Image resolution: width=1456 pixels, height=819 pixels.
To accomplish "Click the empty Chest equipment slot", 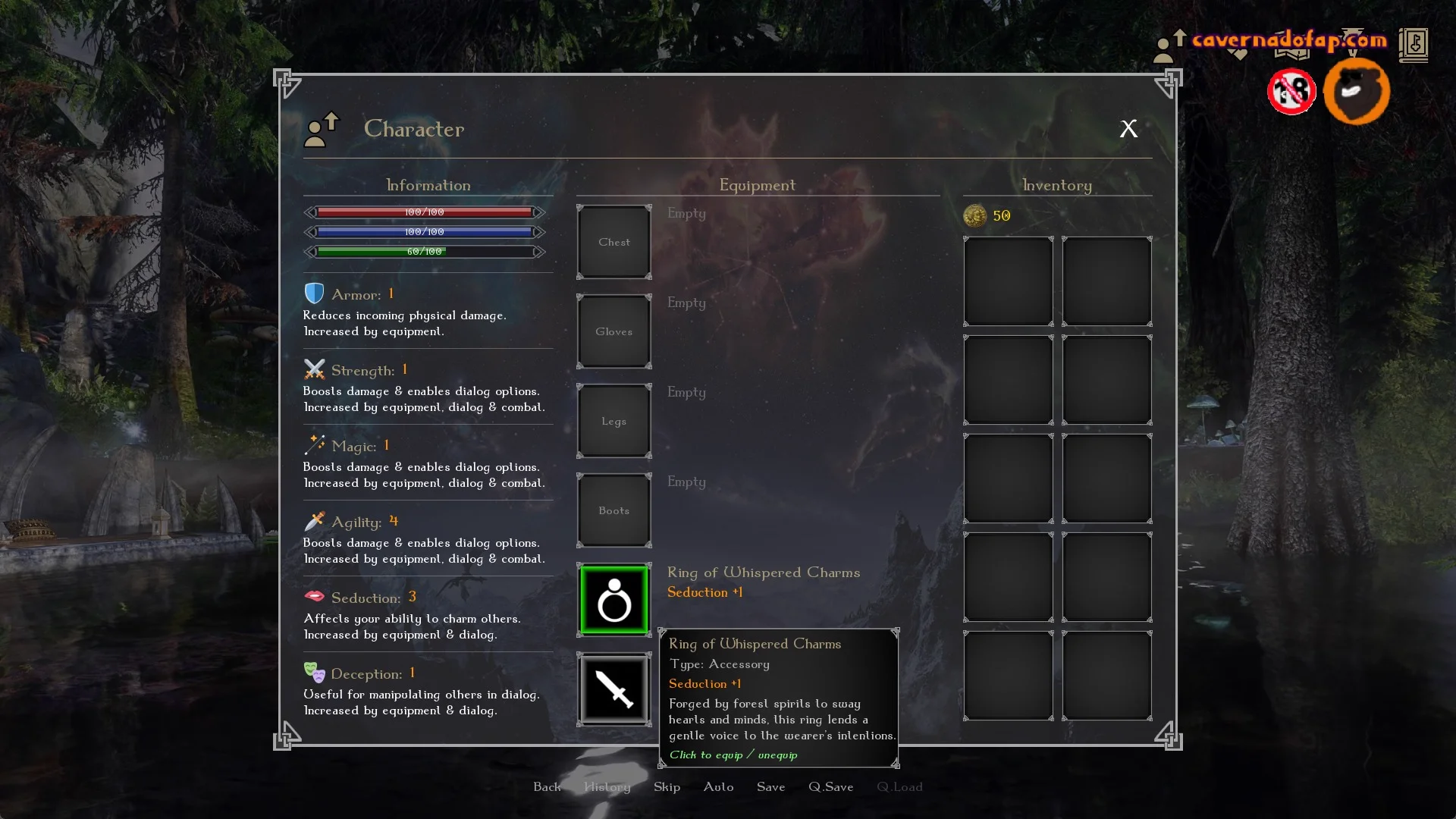I will [x=614, y=243].
